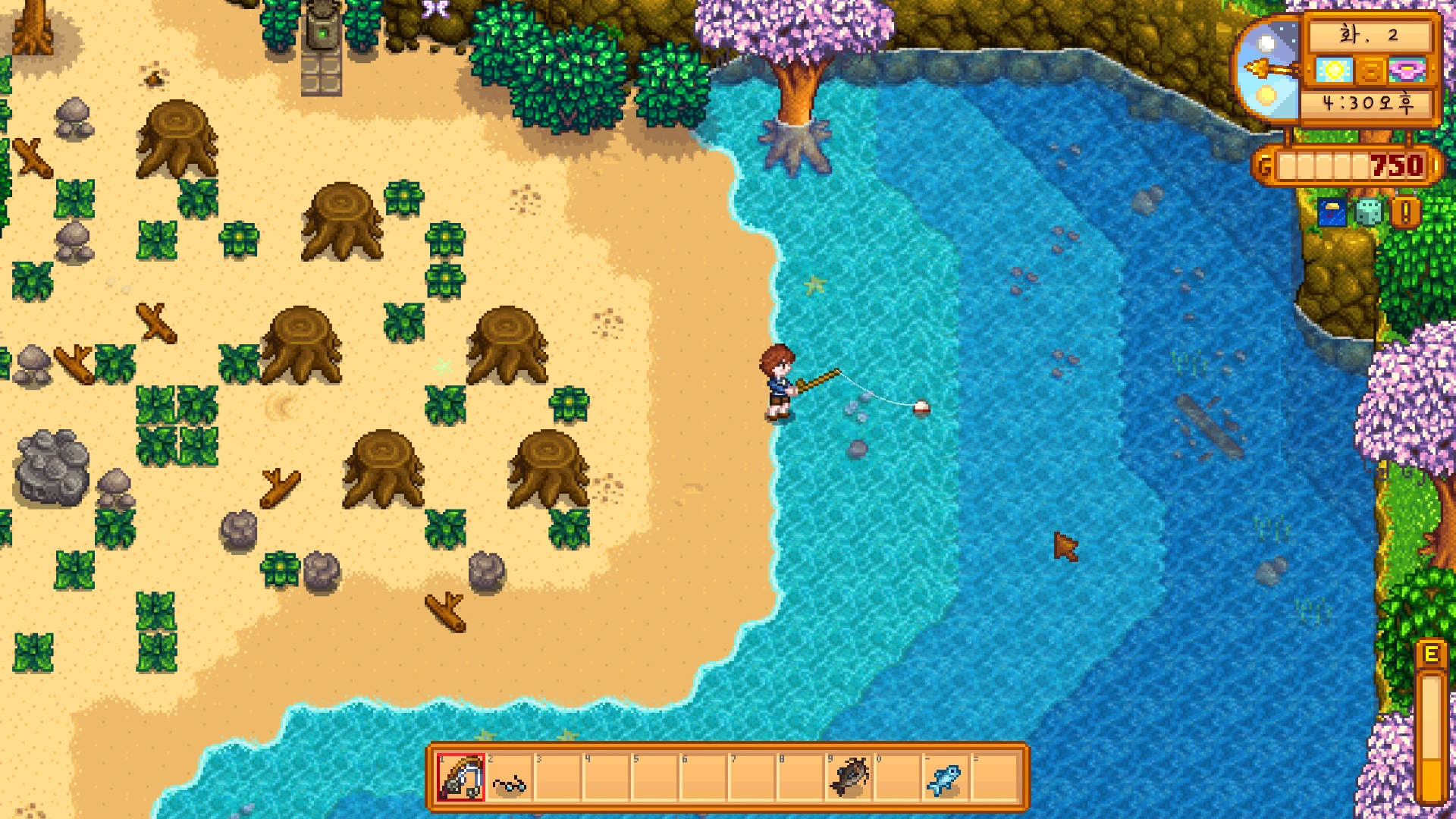Select the fishing rod hotbar slot

tap(460, 777)
